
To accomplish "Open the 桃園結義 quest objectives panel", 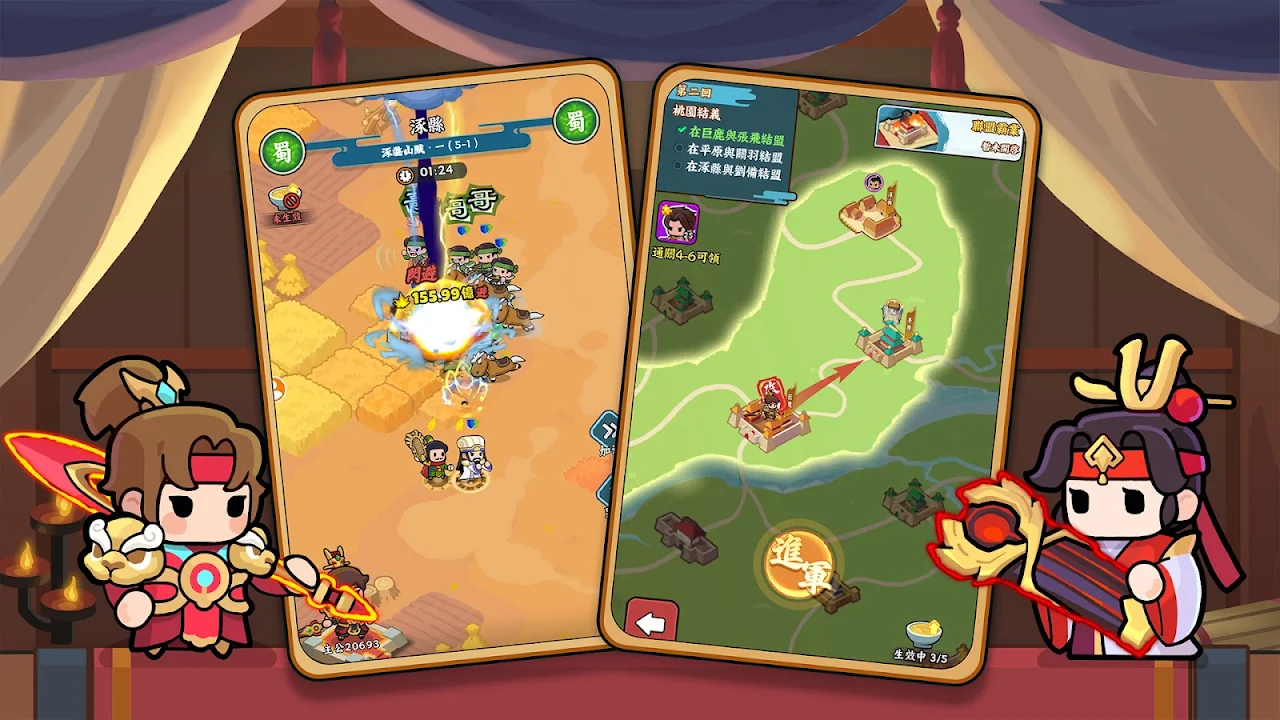I will [732, 138].
